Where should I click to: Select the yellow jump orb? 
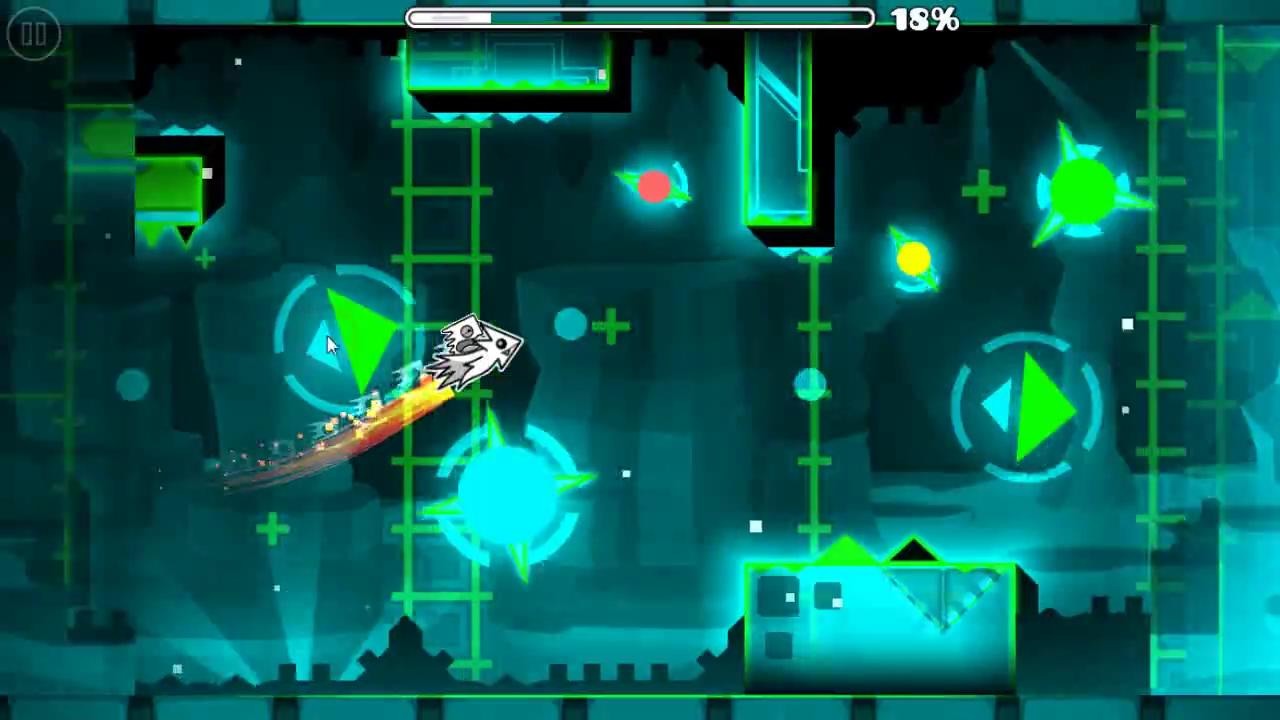915,258
